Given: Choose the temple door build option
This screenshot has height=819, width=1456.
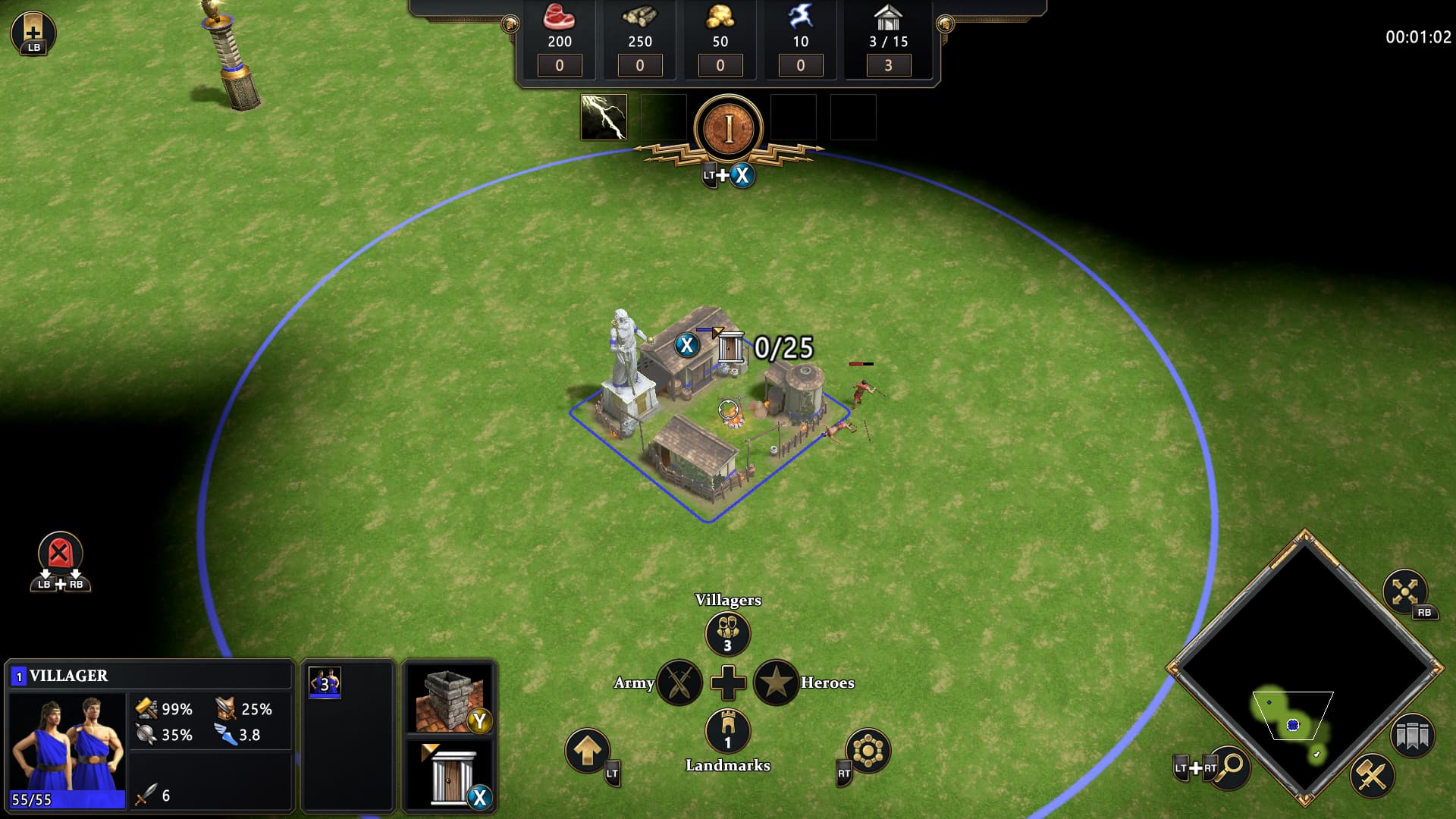Looking at the screenshot, I should coord(449,774).
